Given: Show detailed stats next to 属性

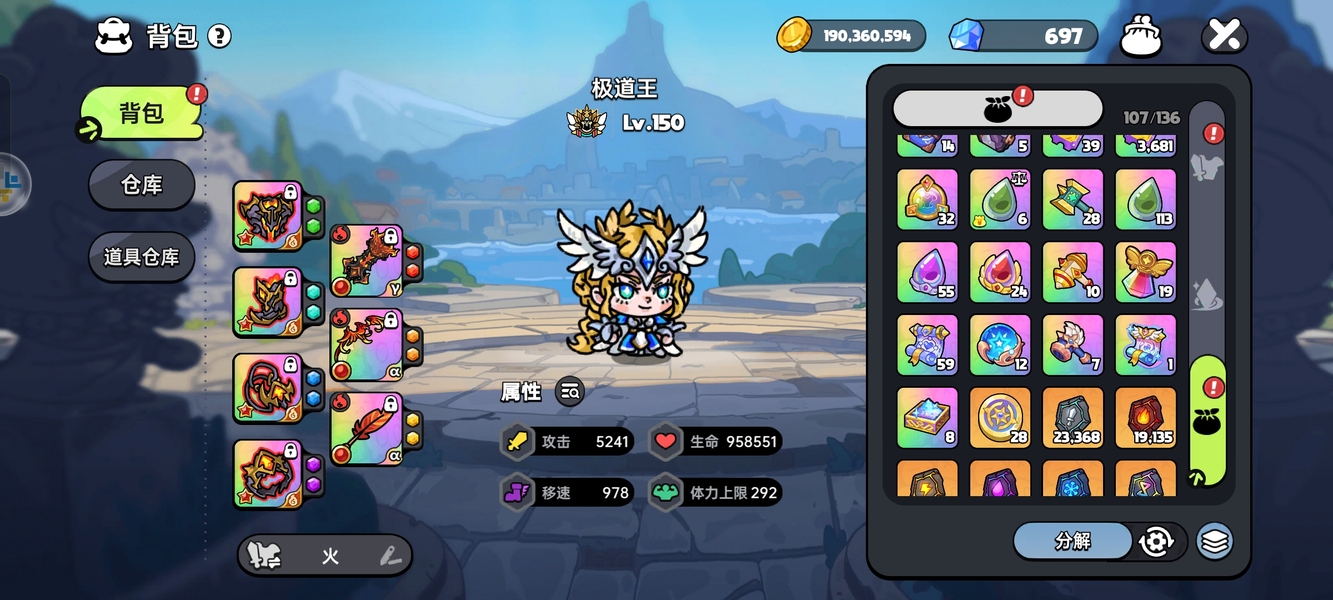Looking at the screenshot, I should click(570, 392).
